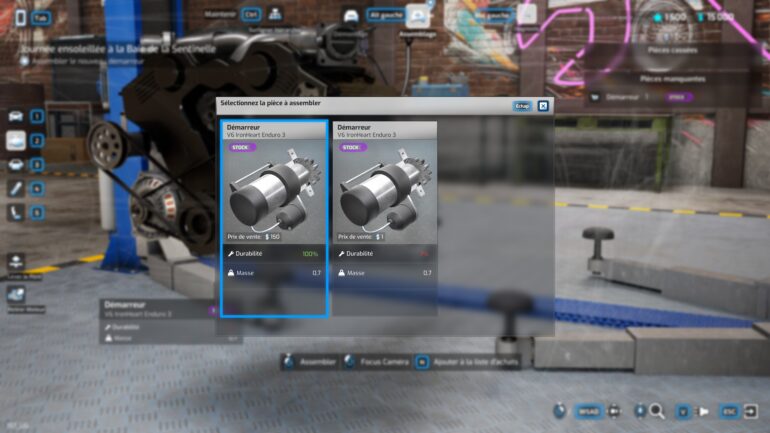Screen dimensions: 770x433
Task: Select the car seat interior icon
Action: click(16, 212)
